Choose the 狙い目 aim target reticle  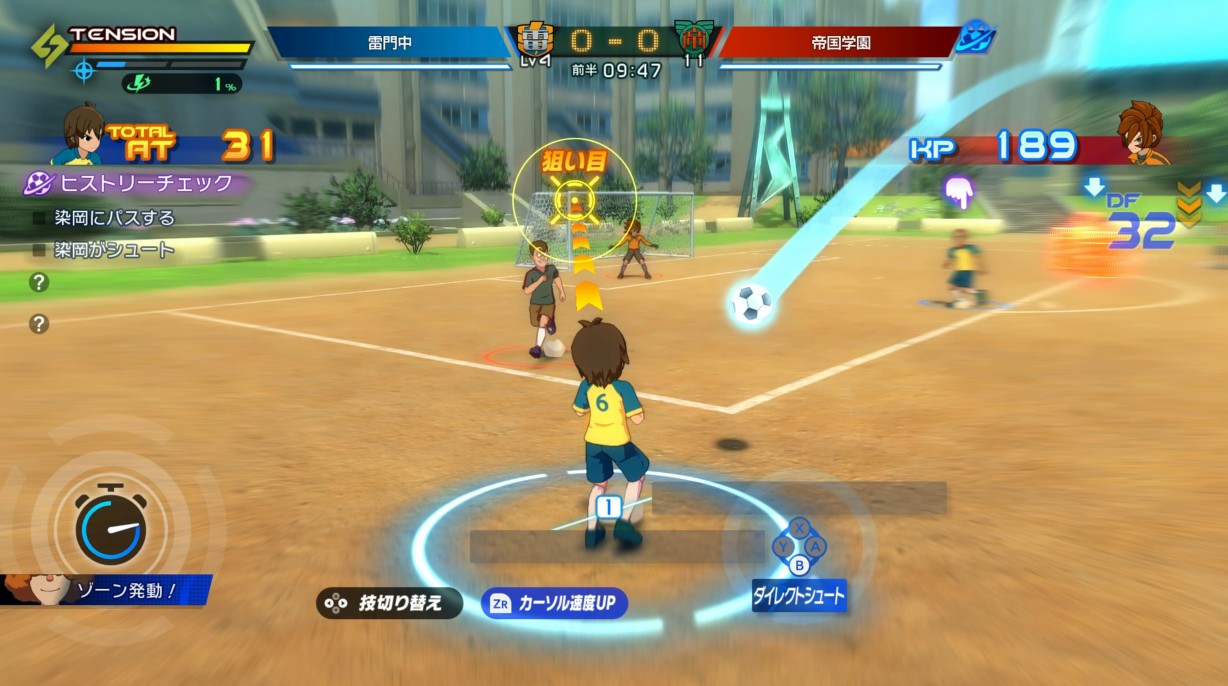click(574, 195)
